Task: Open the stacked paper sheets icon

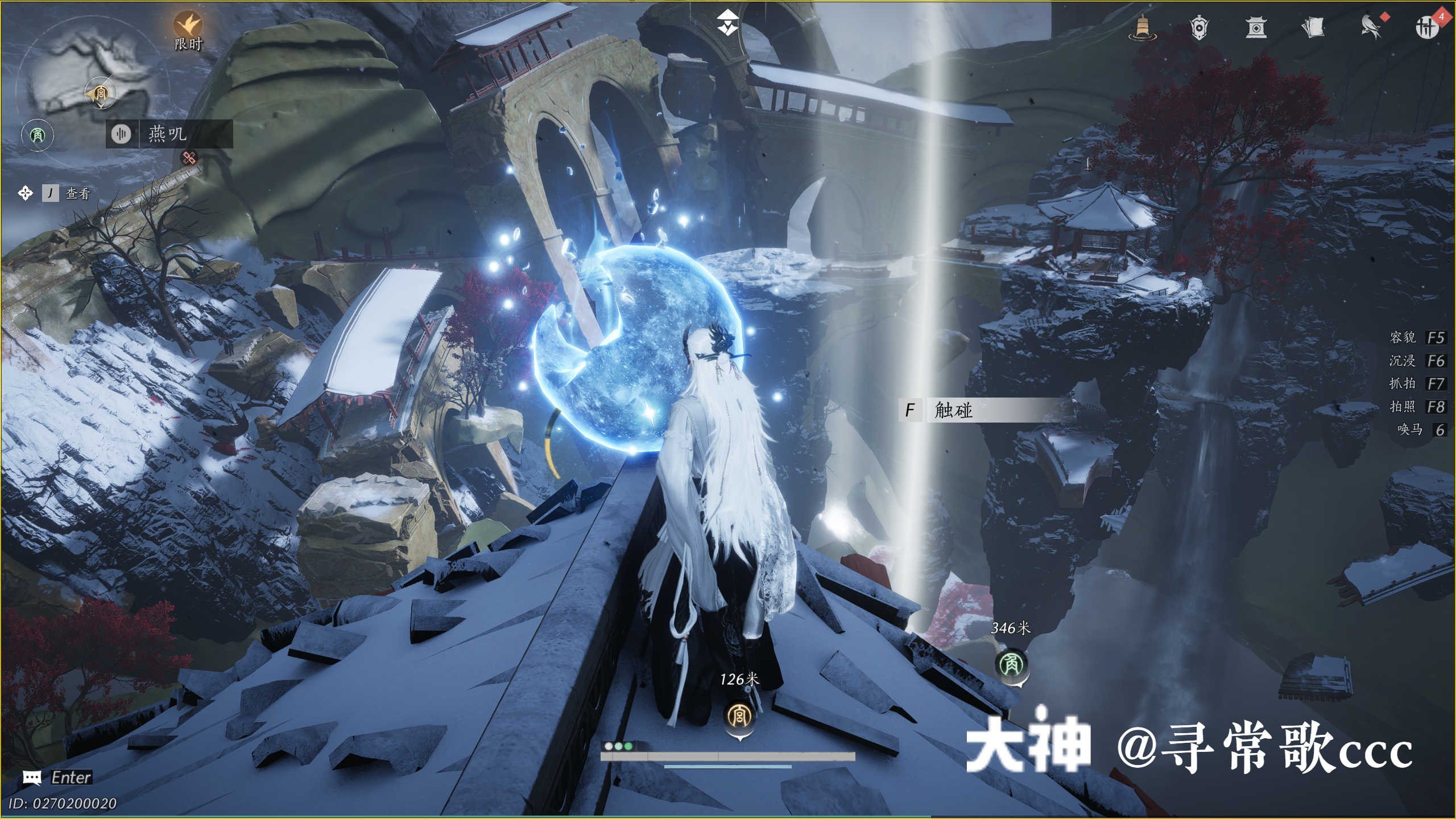Action: 1313,27
